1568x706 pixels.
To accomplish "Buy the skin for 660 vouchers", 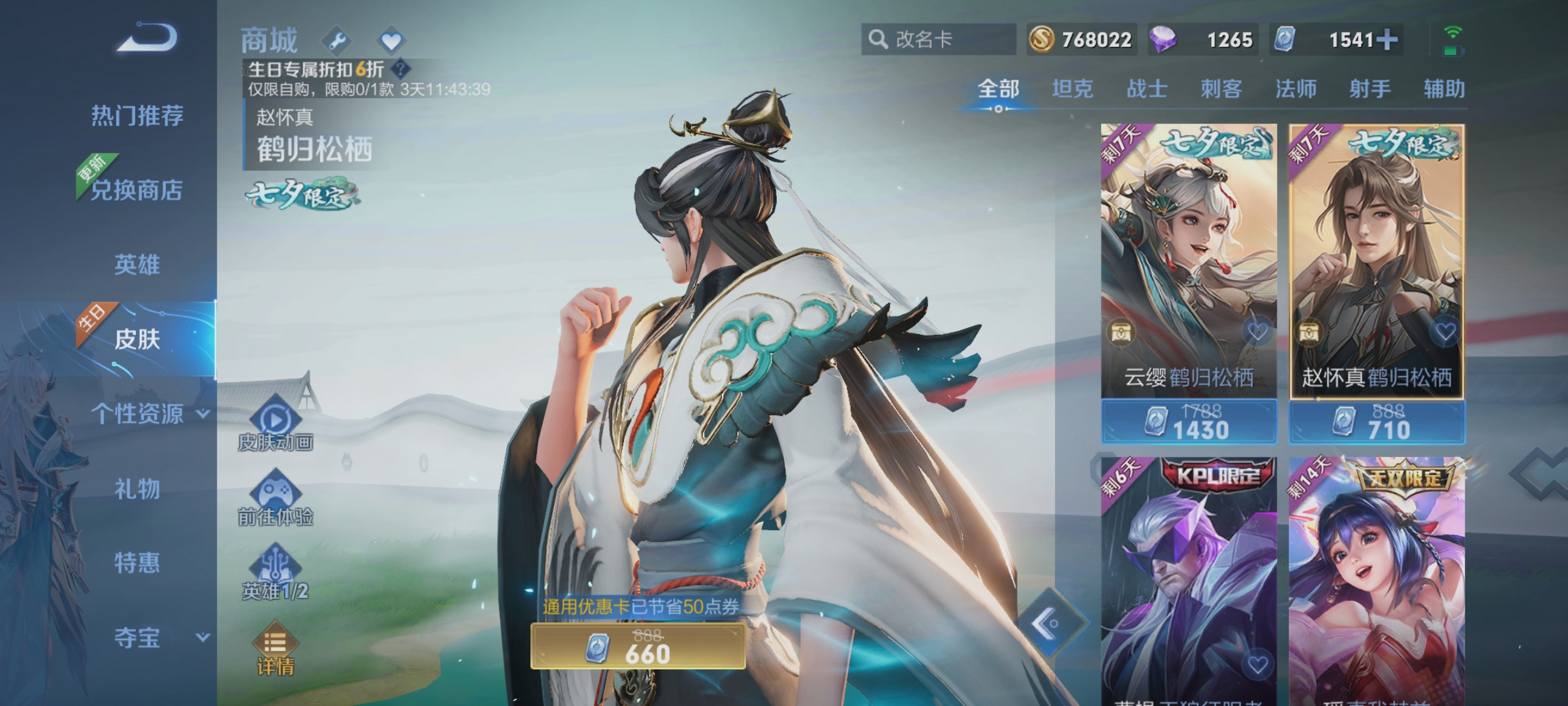I will (637, 647).
